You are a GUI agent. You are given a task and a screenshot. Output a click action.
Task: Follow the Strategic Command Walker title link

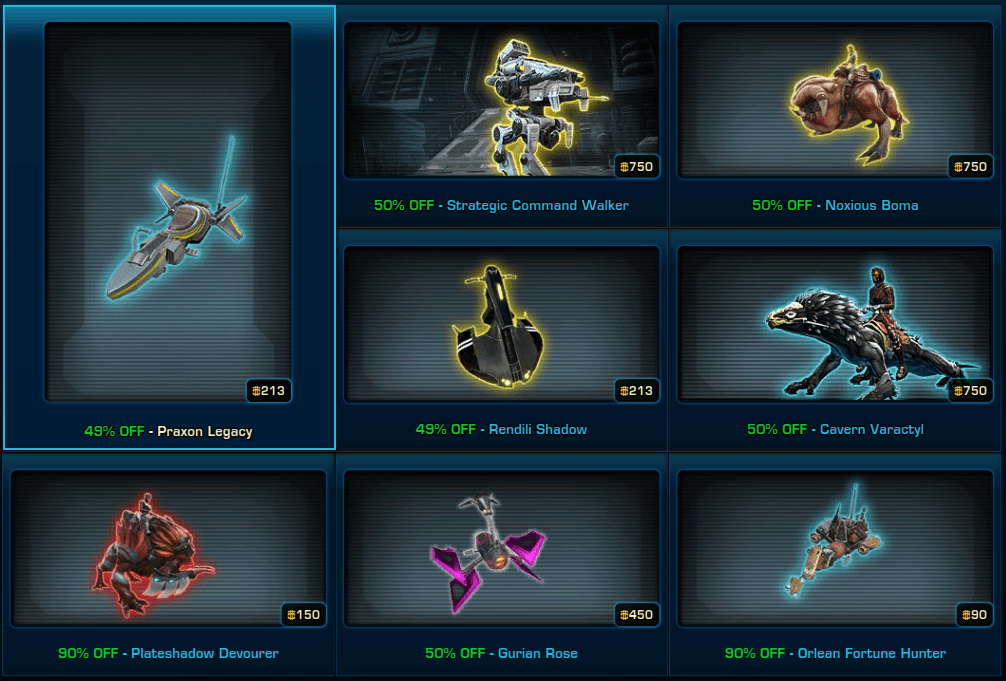pos(538,205)
